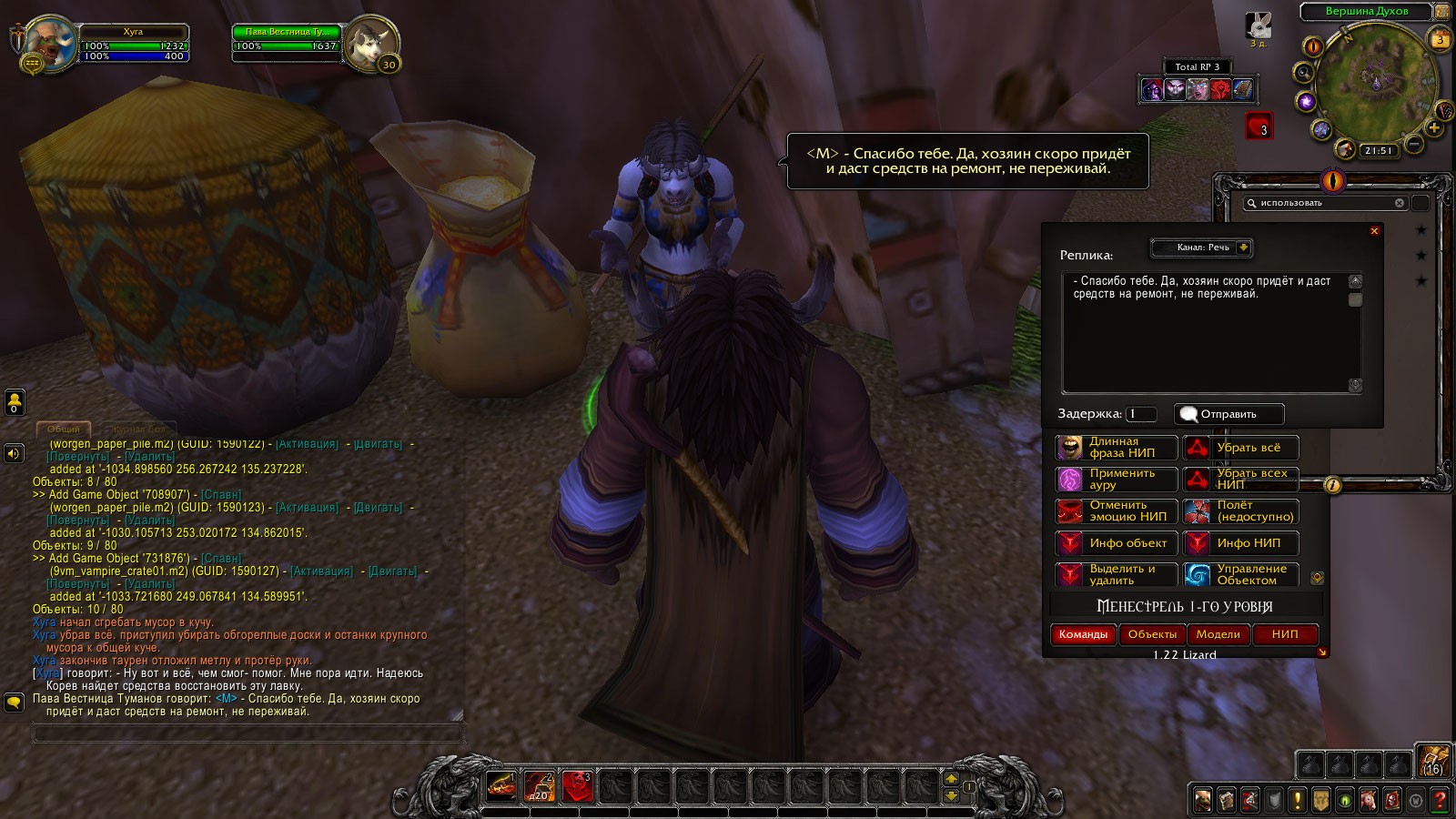Open Инфо объект command

point(1117,543)
